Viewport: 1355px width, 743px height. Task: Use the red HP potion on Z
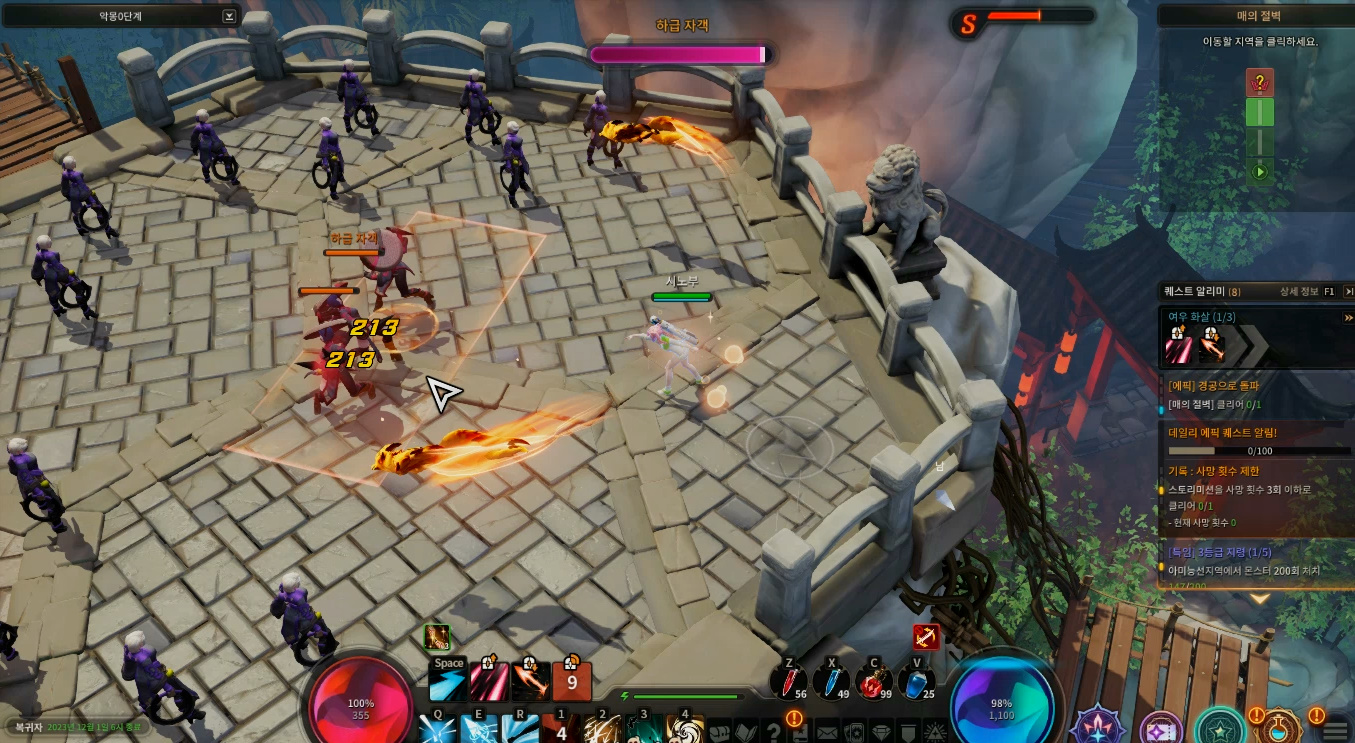(789, 680)
